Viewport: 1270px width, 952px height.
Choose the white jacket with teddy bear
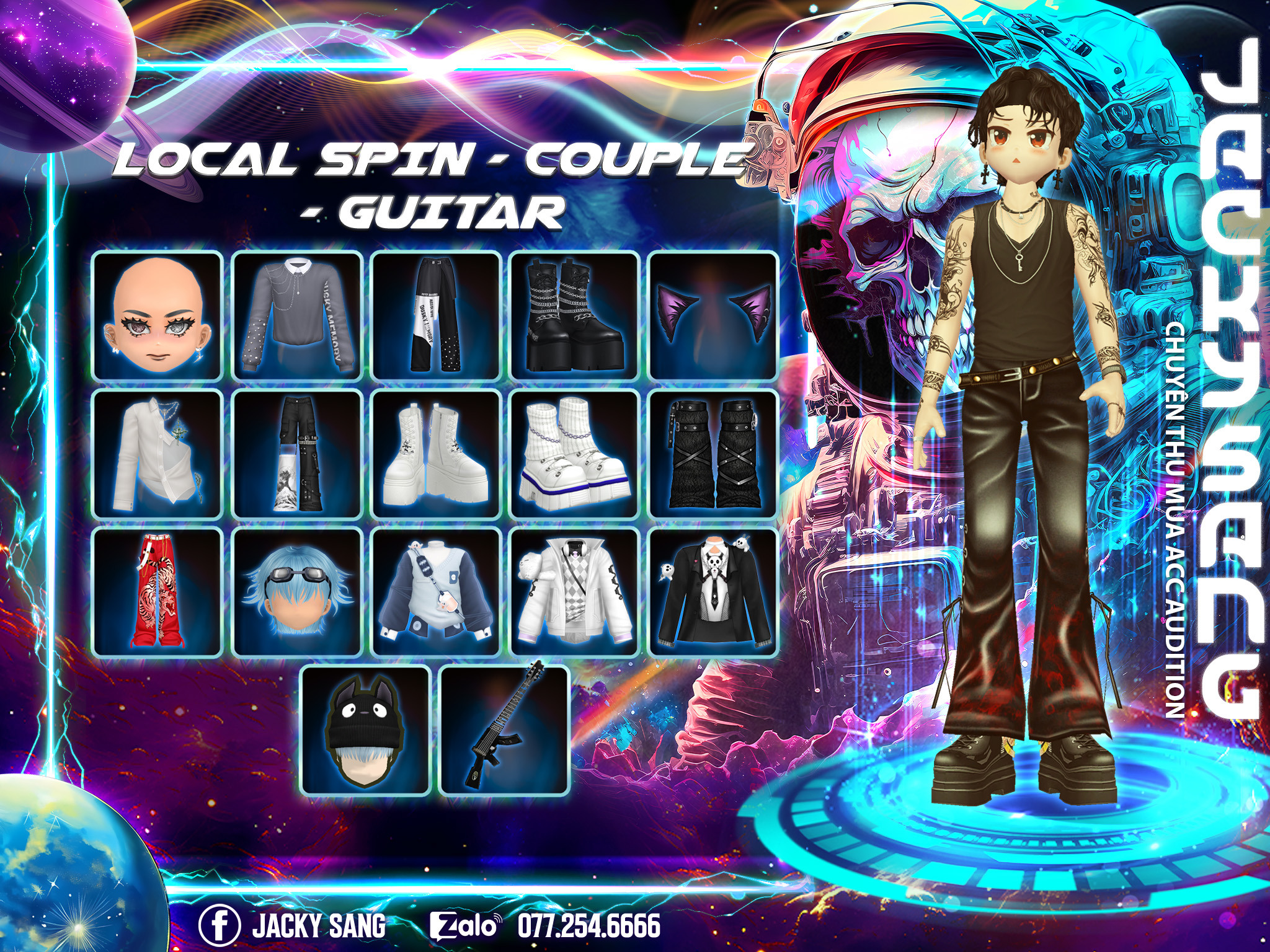[x=575, y=593]
